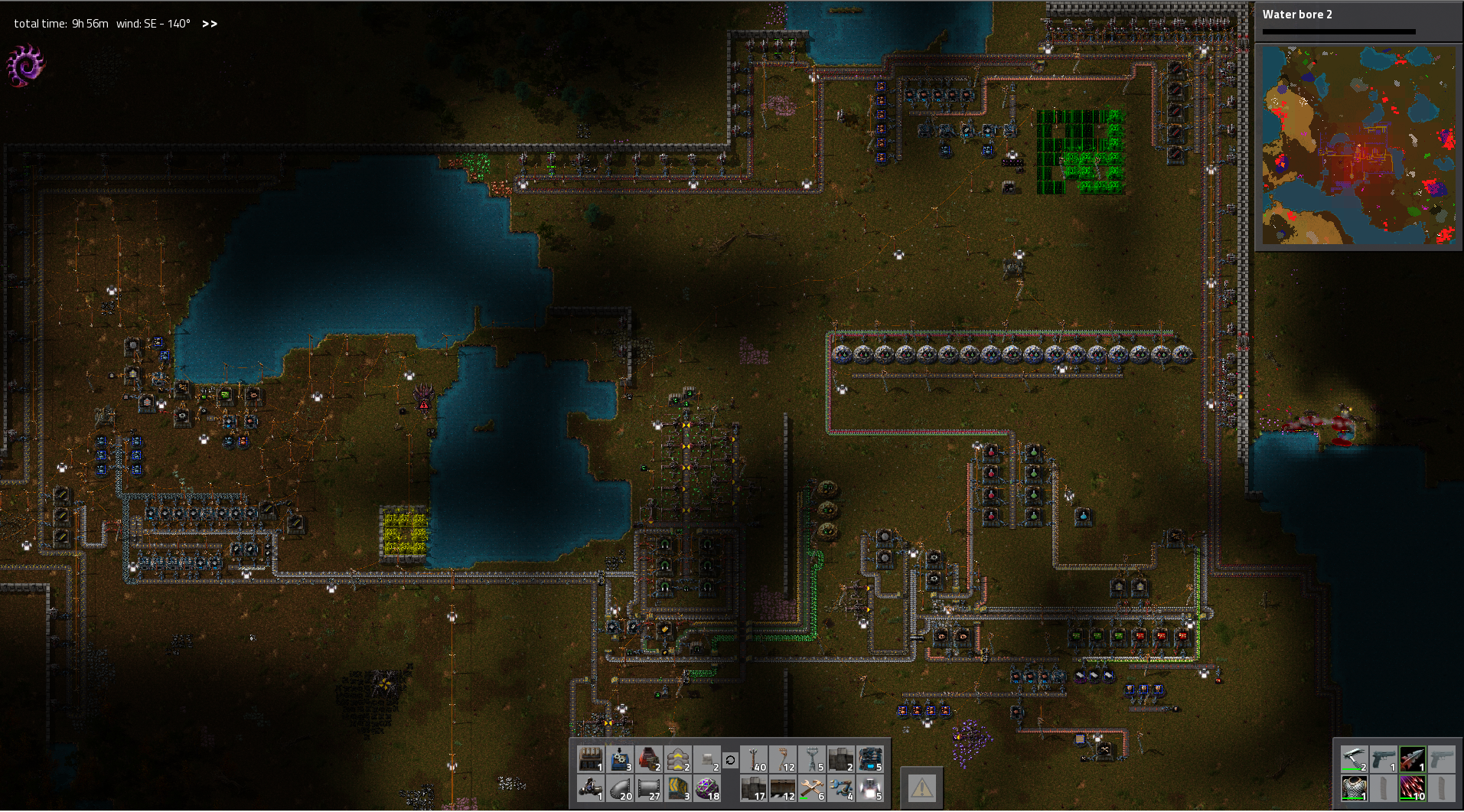Select the steel axe tool slot
This screenshot has width=1464, height=812.
(x=1354, y=759)
